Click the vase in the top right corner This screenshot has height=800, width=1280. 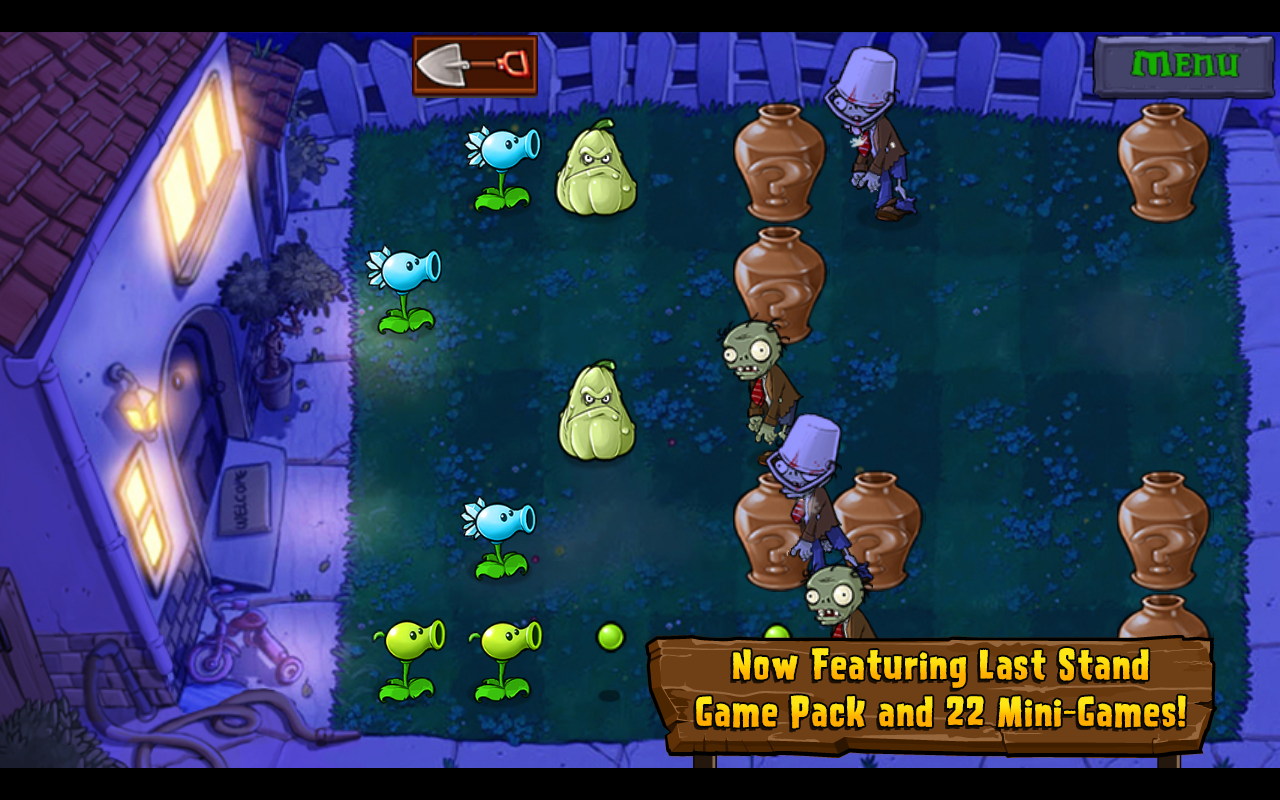coord(1163,170)
